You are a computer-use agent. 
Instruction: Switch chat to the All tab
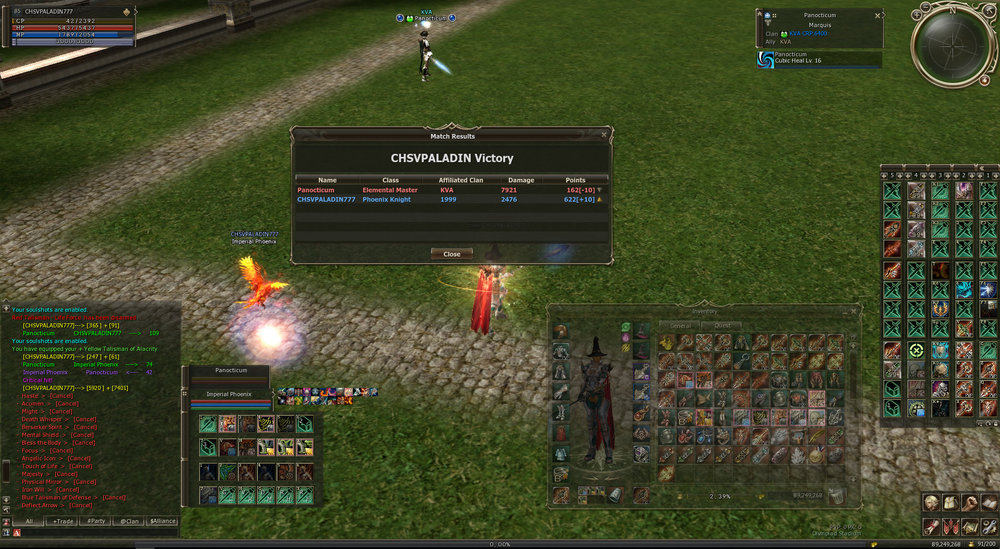point(30,521)
